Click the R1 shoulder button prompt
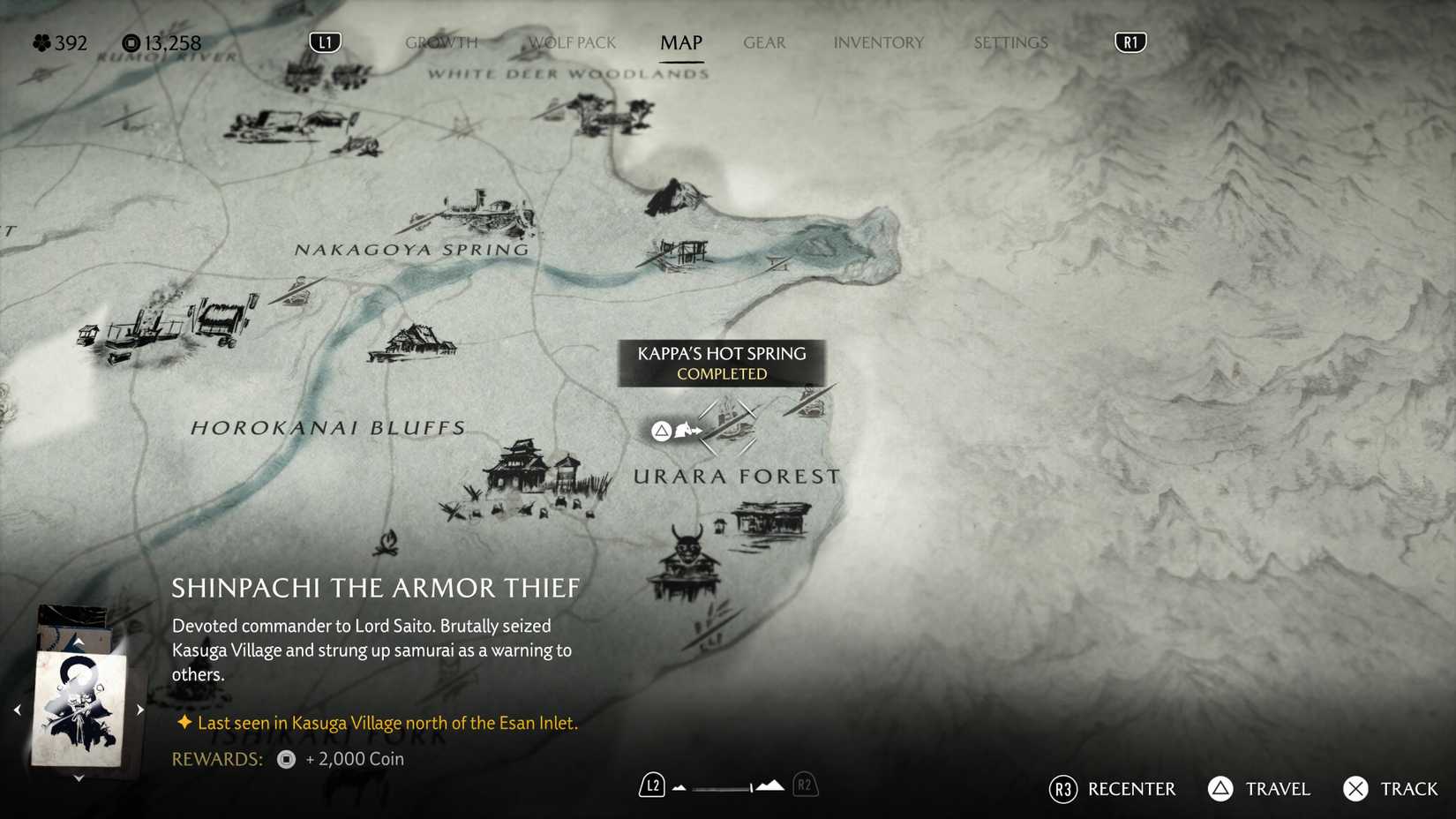Image resolution: width=1456 pixels, height=819 pixels. (1130, 41)
